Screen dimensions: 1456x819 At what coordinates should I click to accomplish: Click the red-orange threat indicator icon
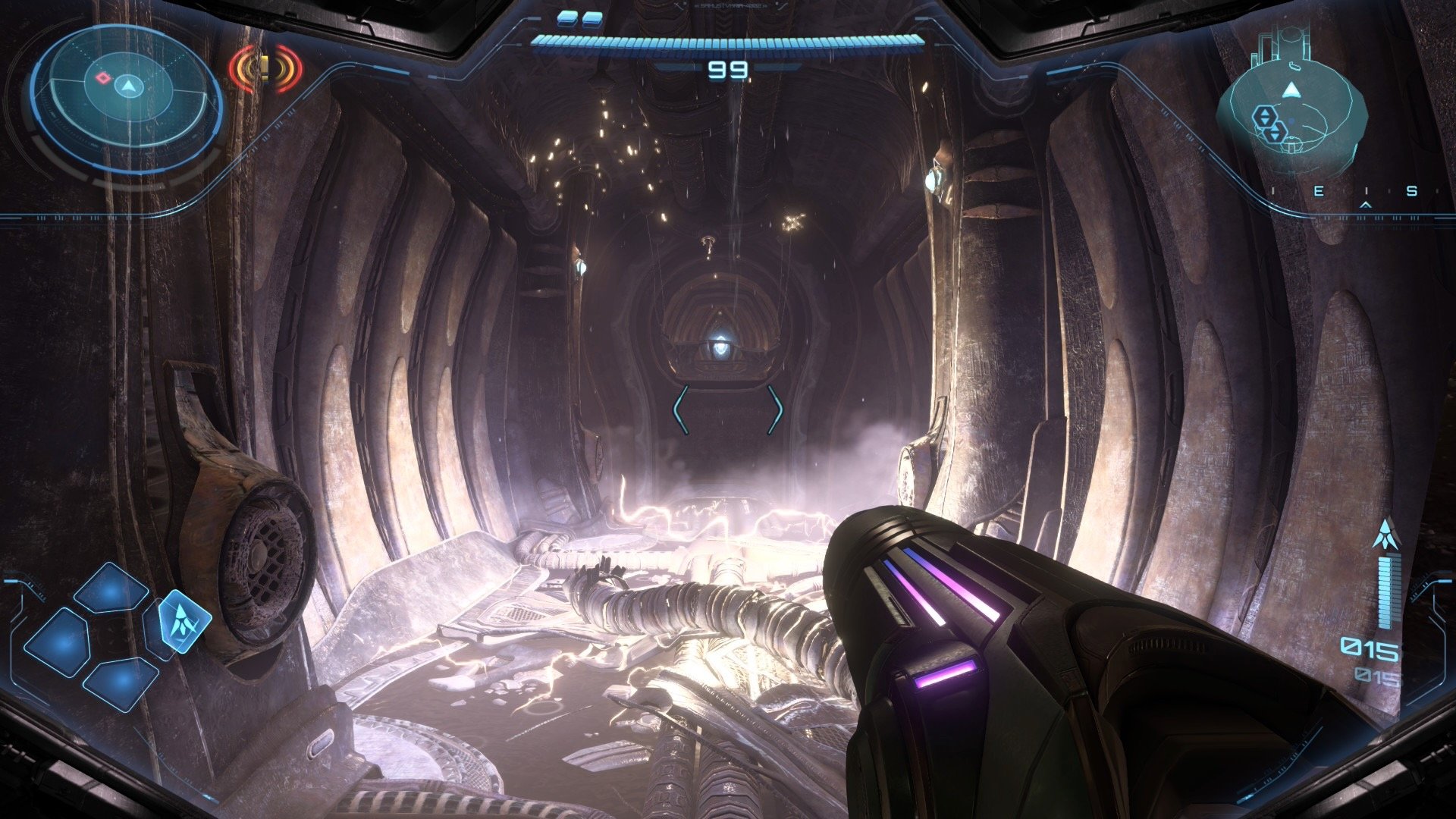tap(265, 69)
